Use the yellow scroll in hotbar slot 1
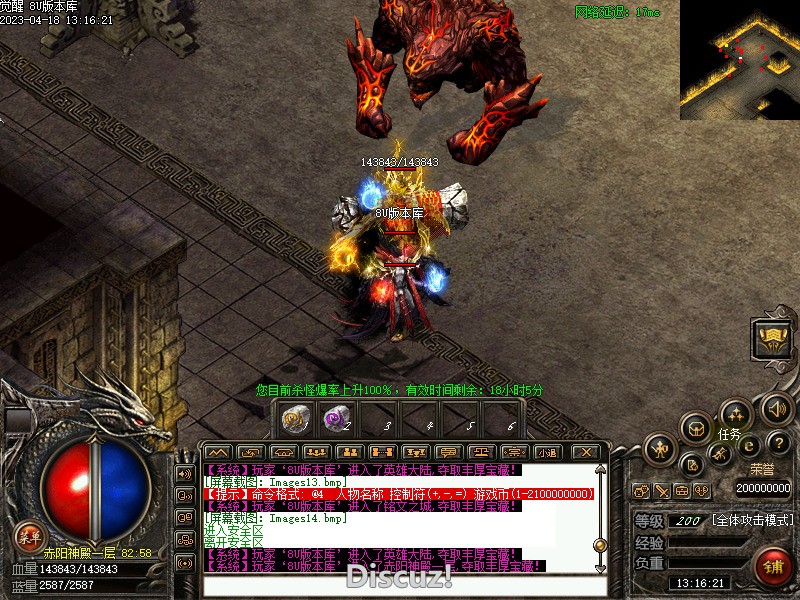 [296, 418]
